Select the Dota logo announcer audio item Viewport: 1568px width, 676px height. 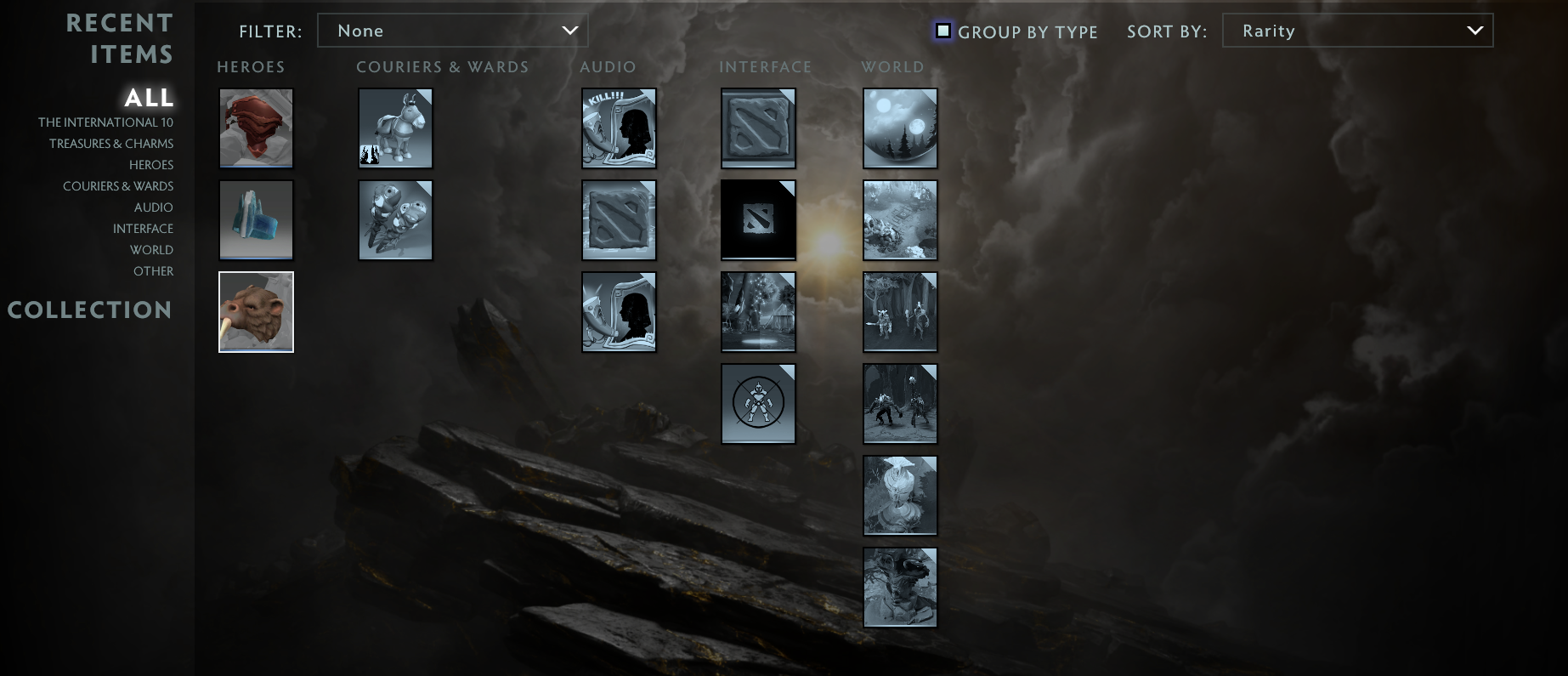tap(619, 219)
